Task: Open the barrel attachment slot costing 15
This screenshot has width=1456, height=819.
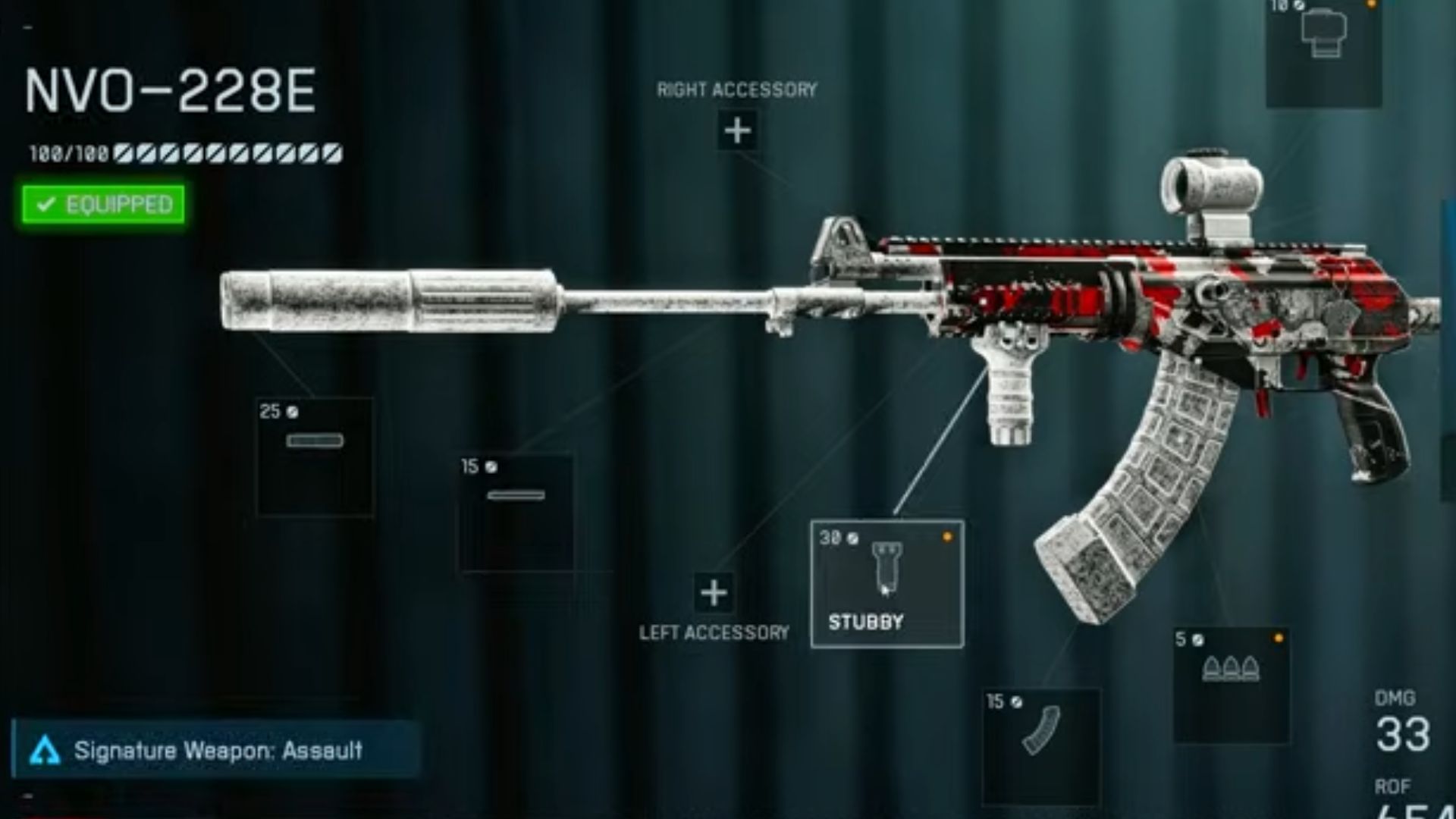Action: tap(516, 512)
